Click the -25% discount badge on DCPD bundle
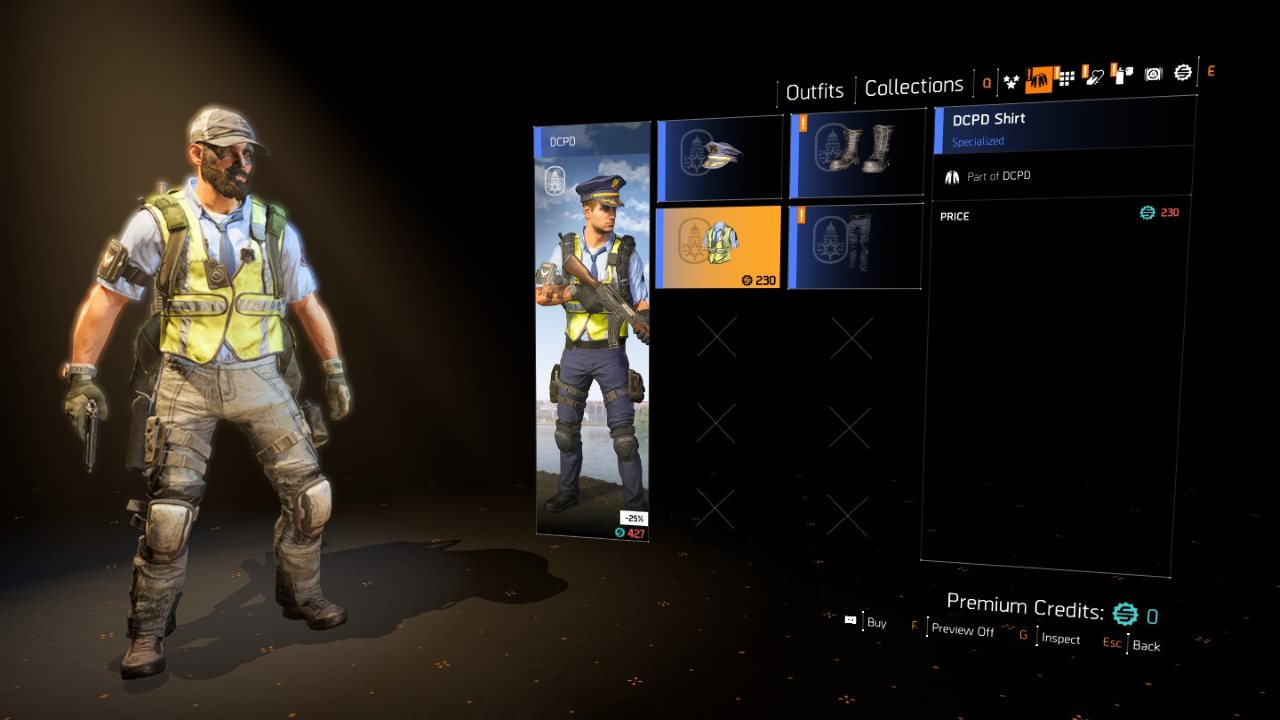Screen dimensions: 1280x720 pos(634,516)
